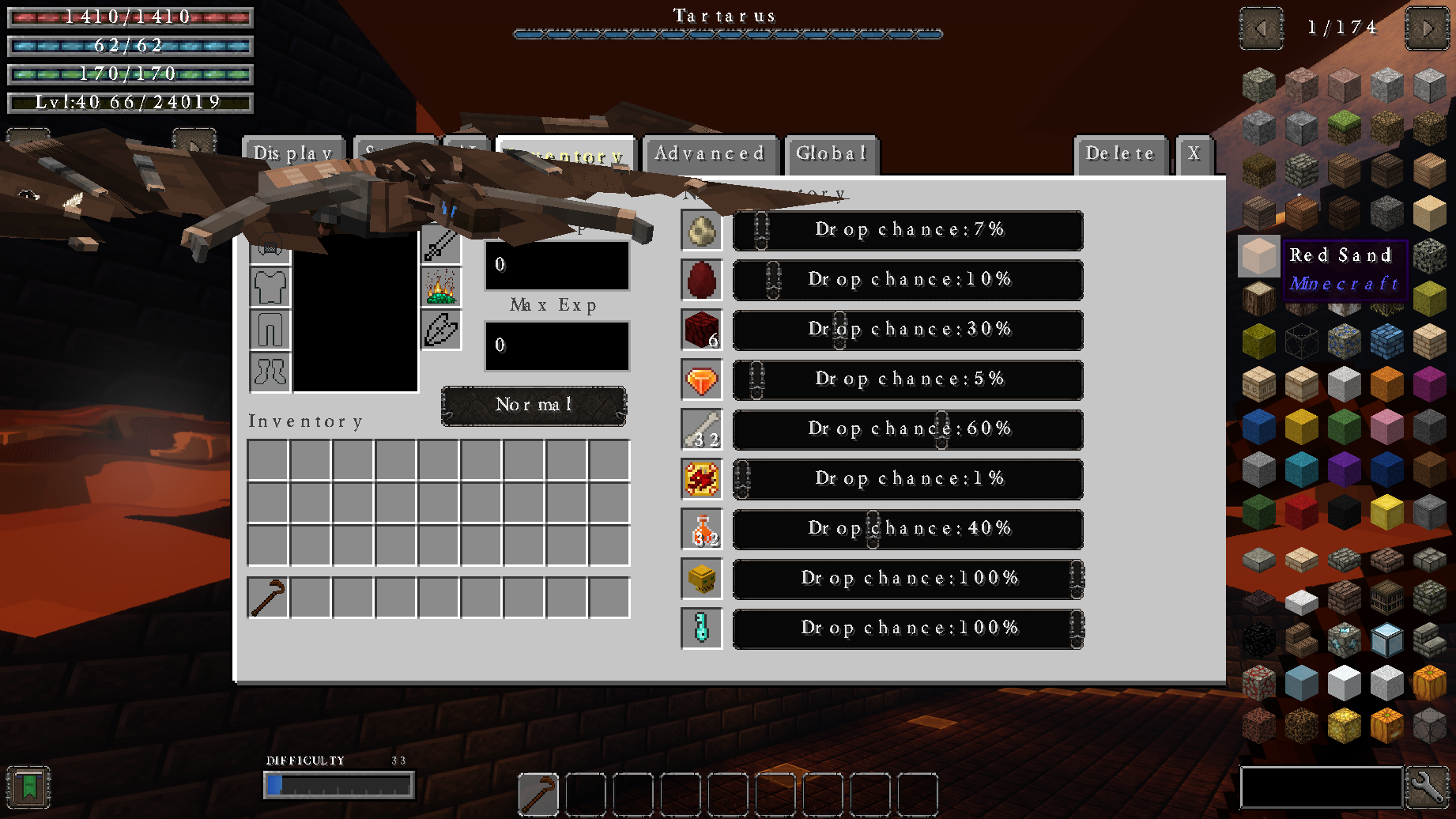Image resolution: width=1456 pixels, height=819 pixels.
Task: Click the Max Exp input field
Action: pyautogui.click(x=556, y=345)
